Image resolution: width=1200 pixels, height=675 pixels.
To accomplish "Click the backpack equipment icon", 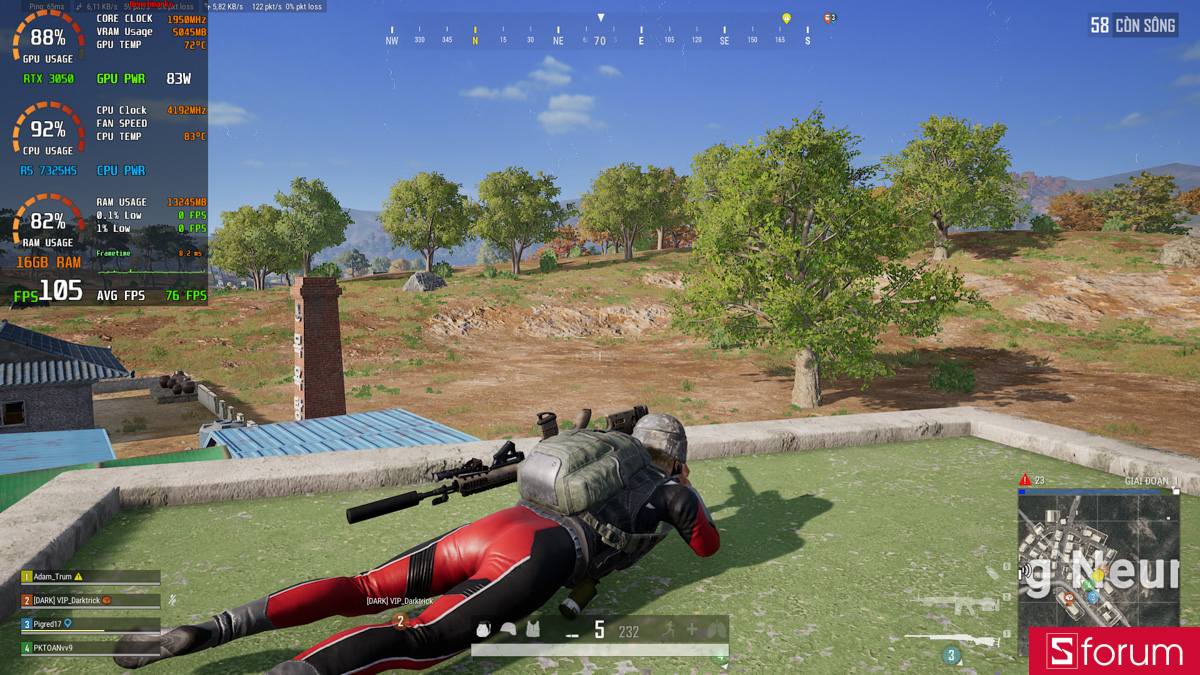I will (x=484, y=630).
